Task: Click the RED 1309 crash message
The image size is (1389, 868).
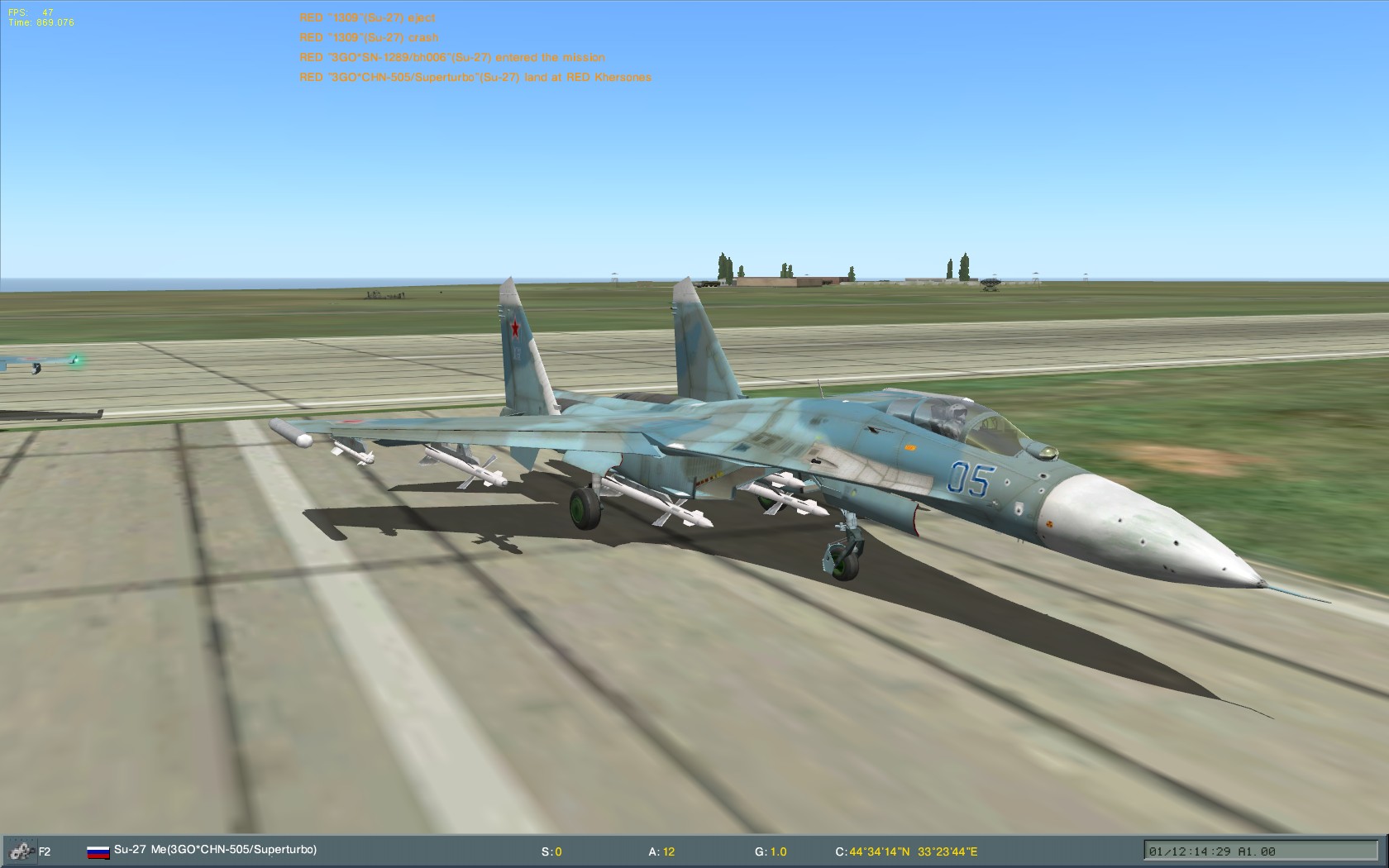Action: pos(368,37)
